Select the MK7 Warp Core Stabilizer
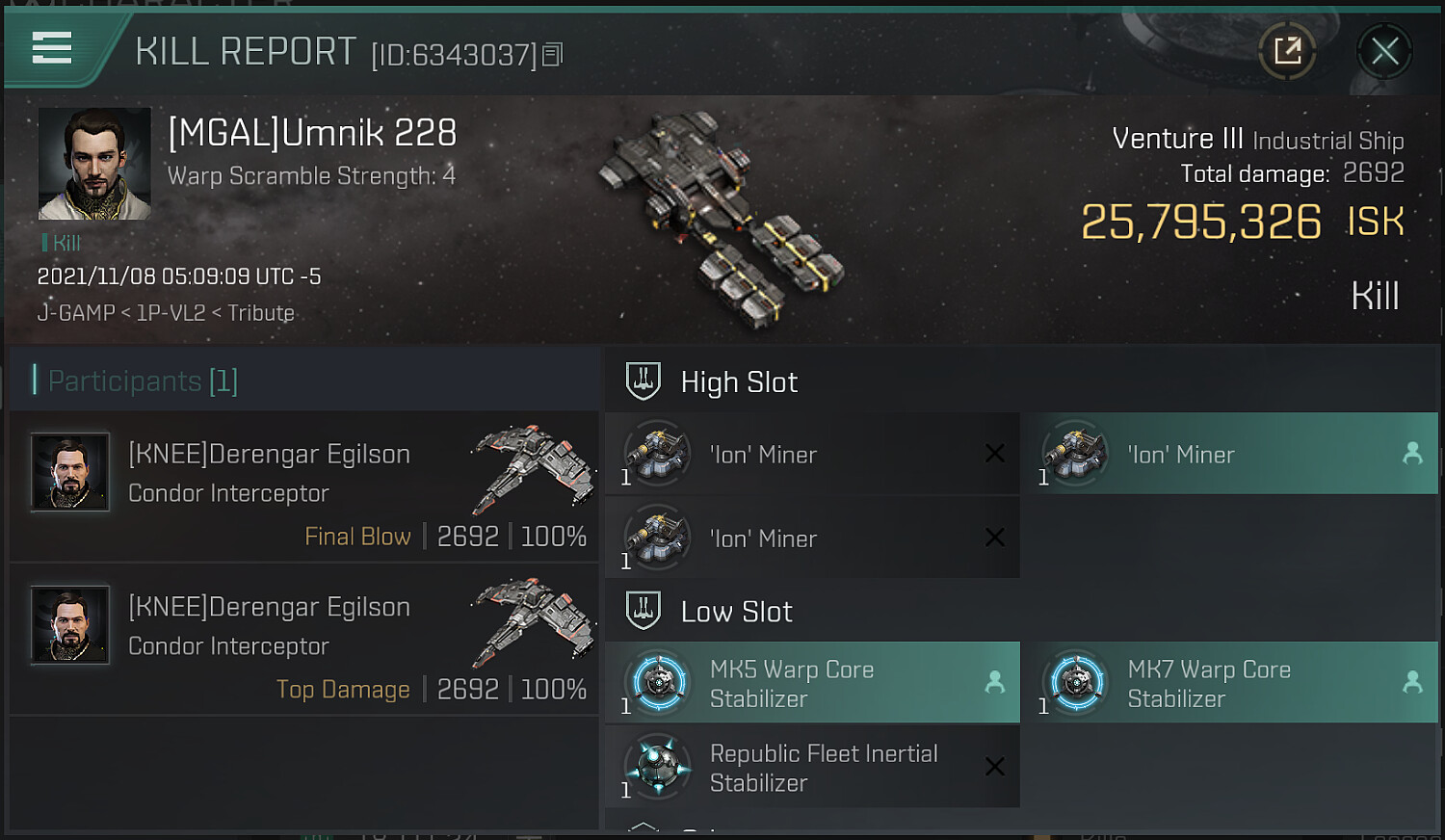Image resolution: width=1445 pixels, height=840 pixels. pos(1230,683)
